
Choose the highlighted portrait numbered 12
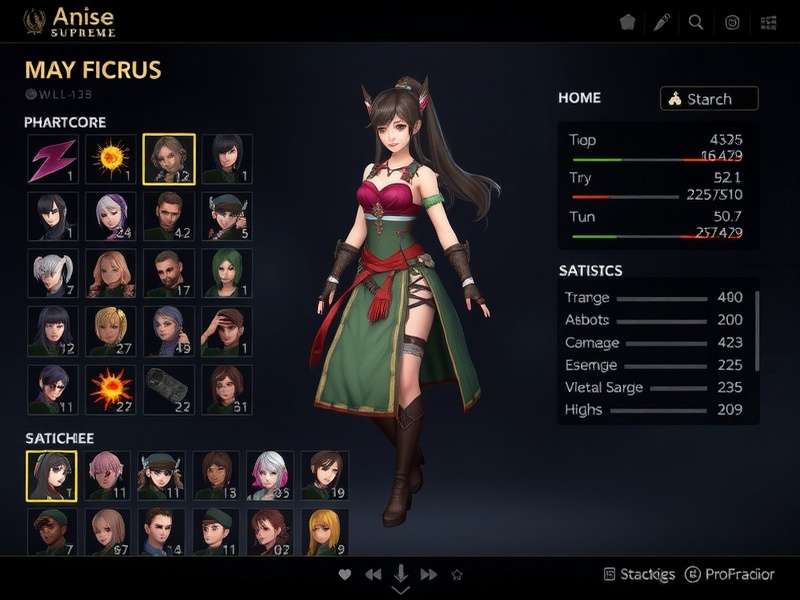click(168, 159)
